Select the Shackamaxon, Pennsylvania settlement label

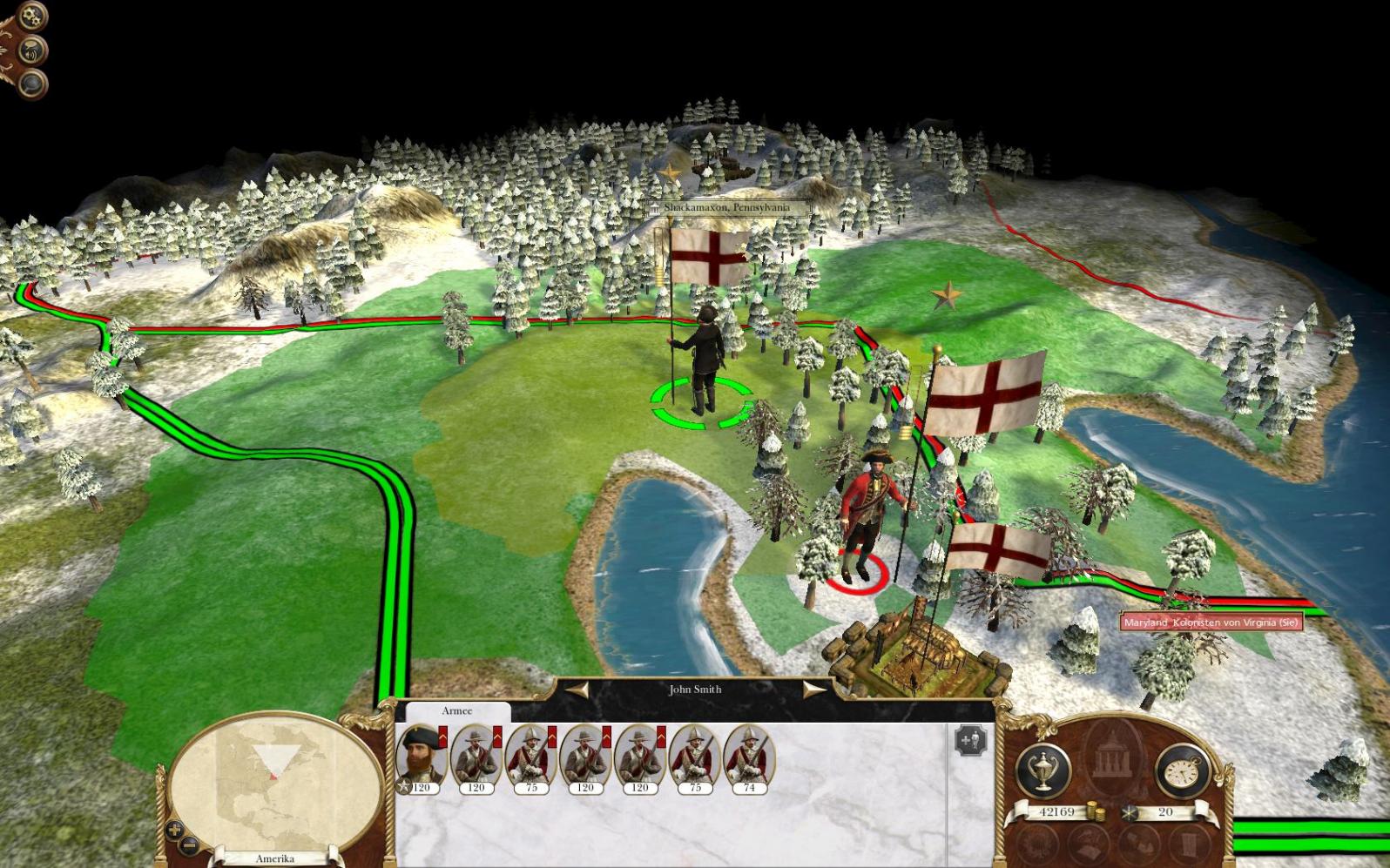(x=726, y=208)
